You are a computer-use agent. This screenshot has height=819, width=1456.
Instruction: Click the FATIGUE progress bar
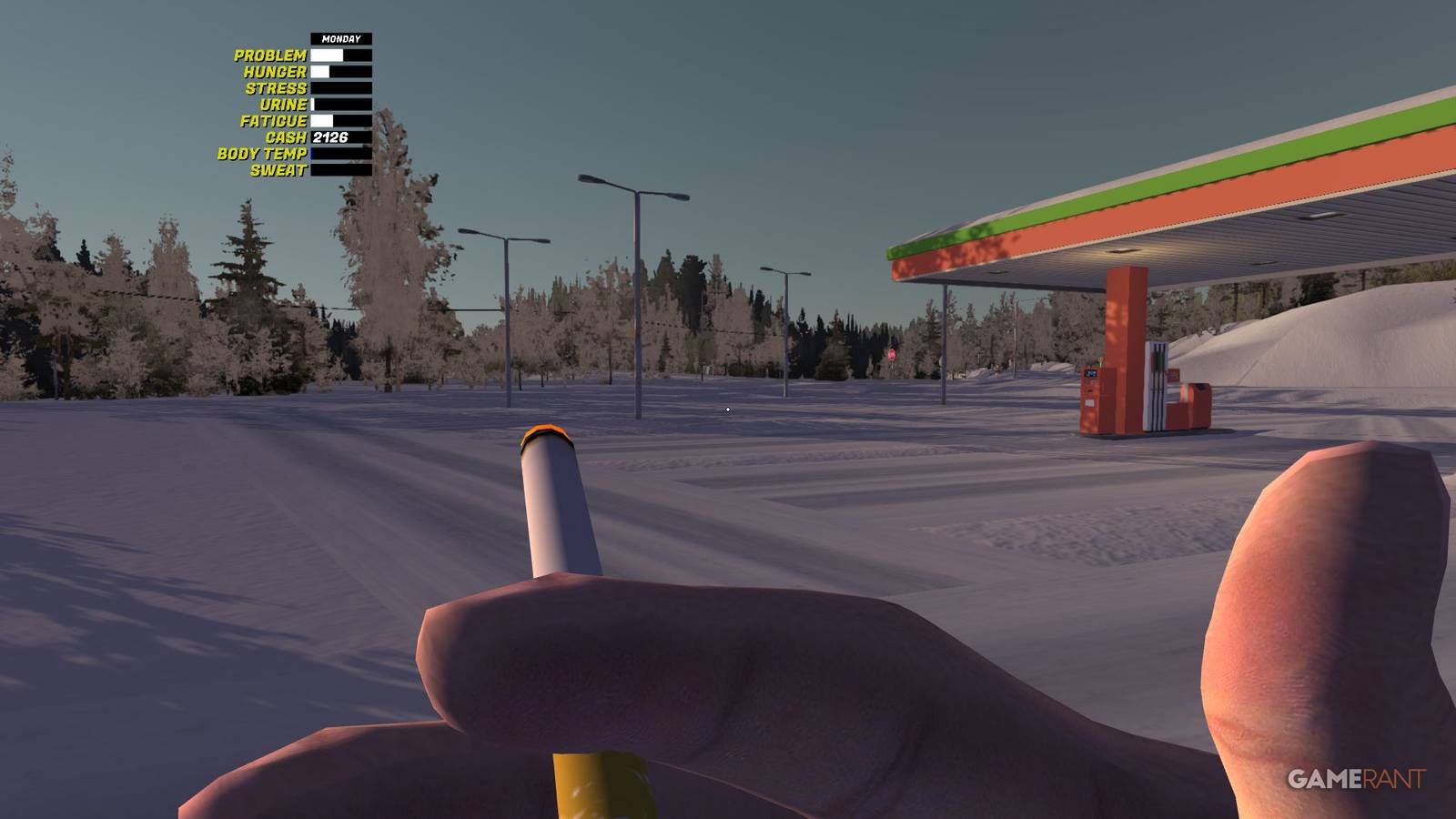pyautogui.click(x=341, y=119)
